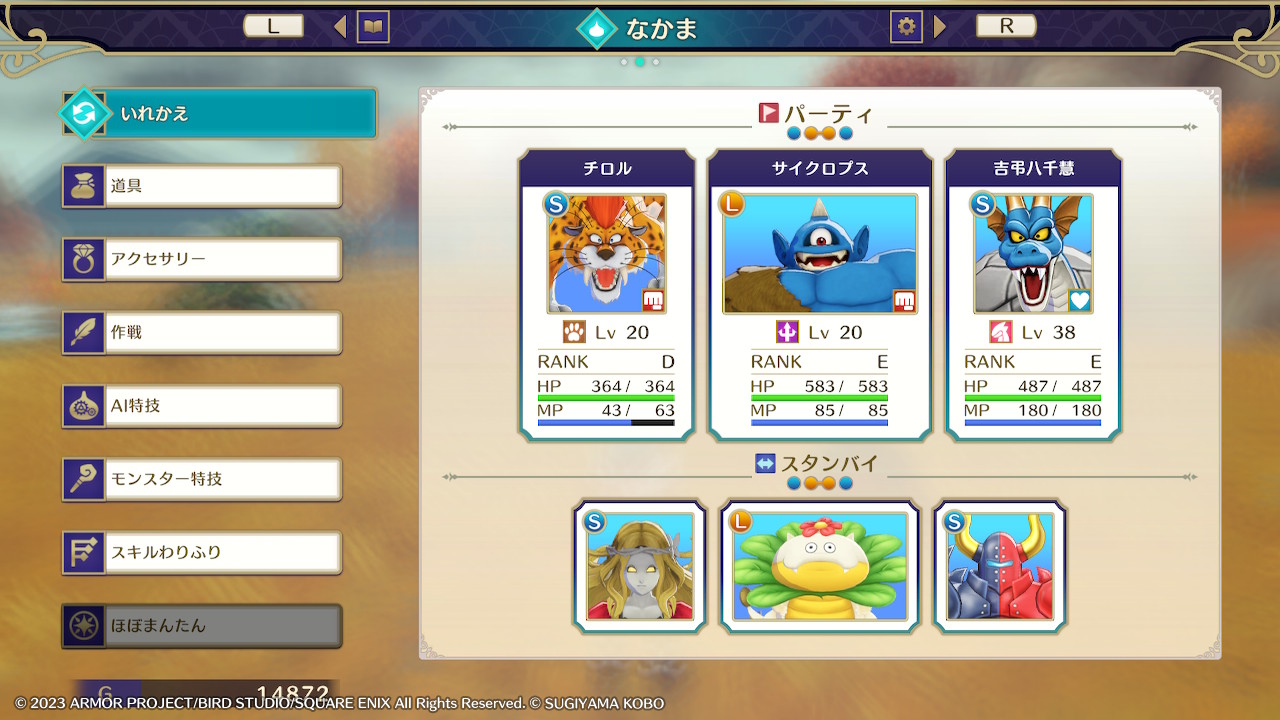This screenshot has height=720, width=1280.
Task: Pick the 吉弔八千慧 dragon party card
Action: (1033, 295)
